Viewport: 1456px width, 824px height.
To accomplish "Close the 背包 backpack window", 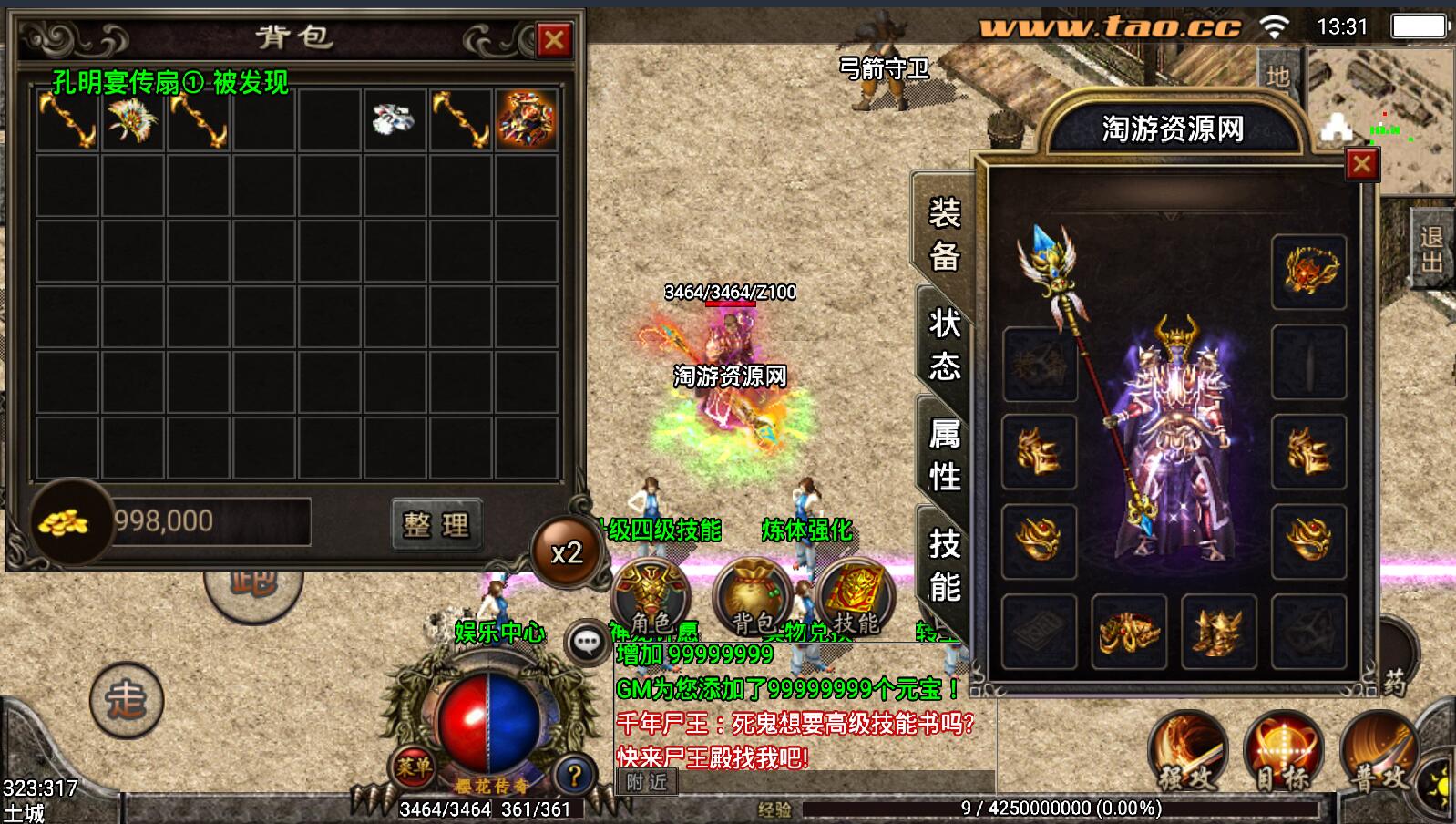I will (x=553, y=40).
